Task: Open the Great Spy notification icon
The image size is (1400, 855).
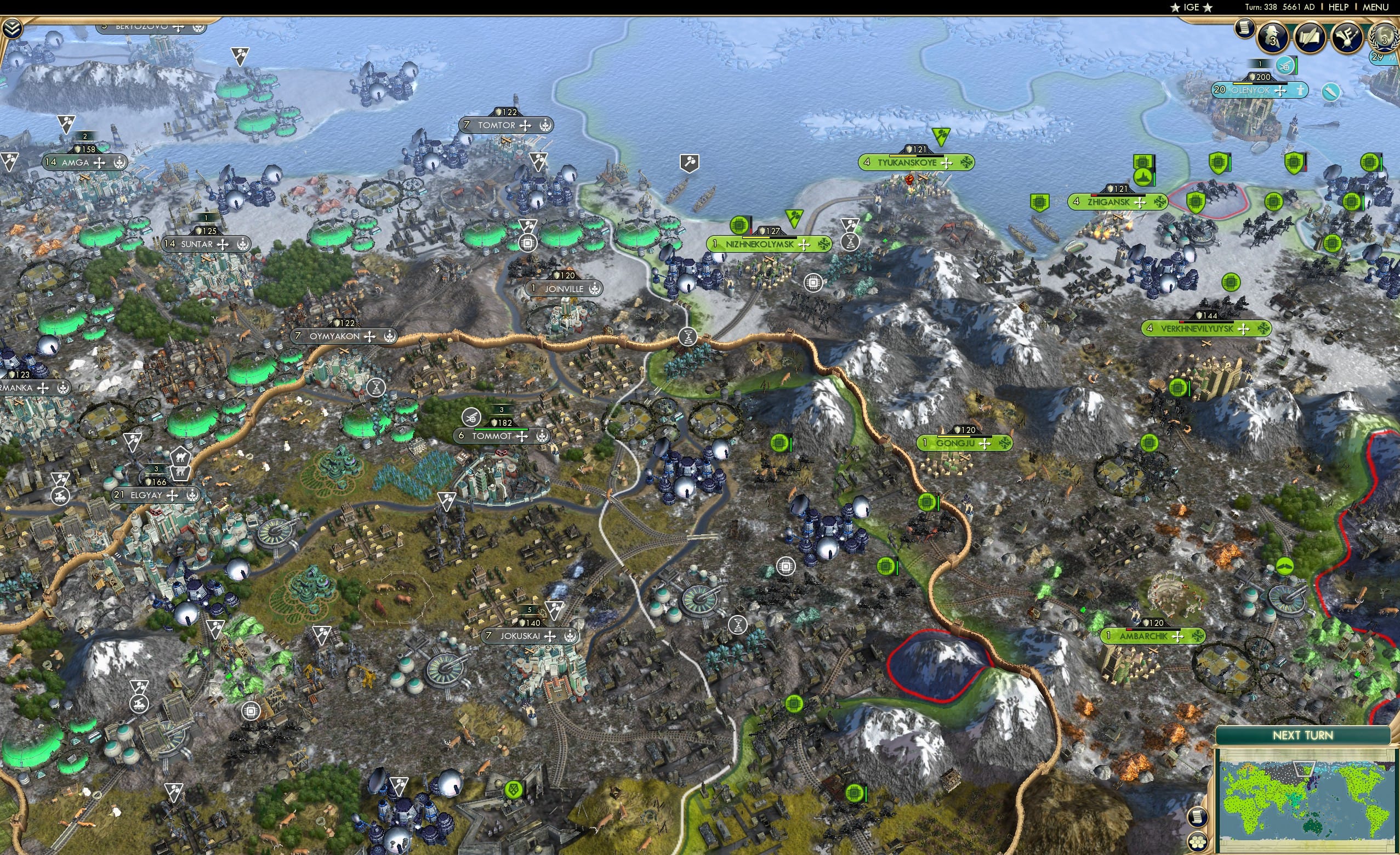Action: pyautogui.click(x=1273, y=36)
